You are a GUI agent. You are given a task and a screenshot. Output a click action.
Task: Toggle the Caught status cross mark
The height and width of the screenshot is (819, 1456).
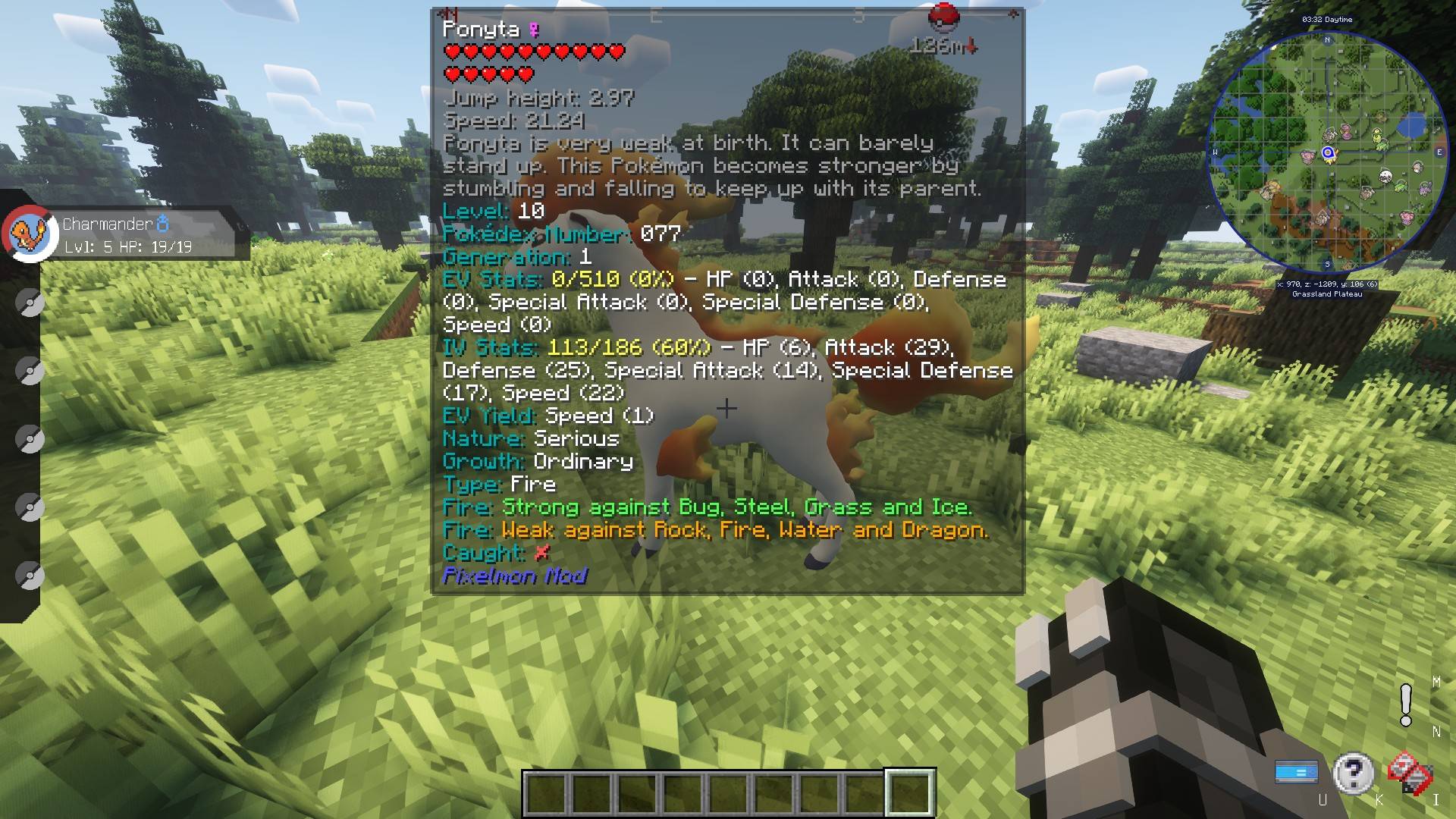click(x=541, y=553)
